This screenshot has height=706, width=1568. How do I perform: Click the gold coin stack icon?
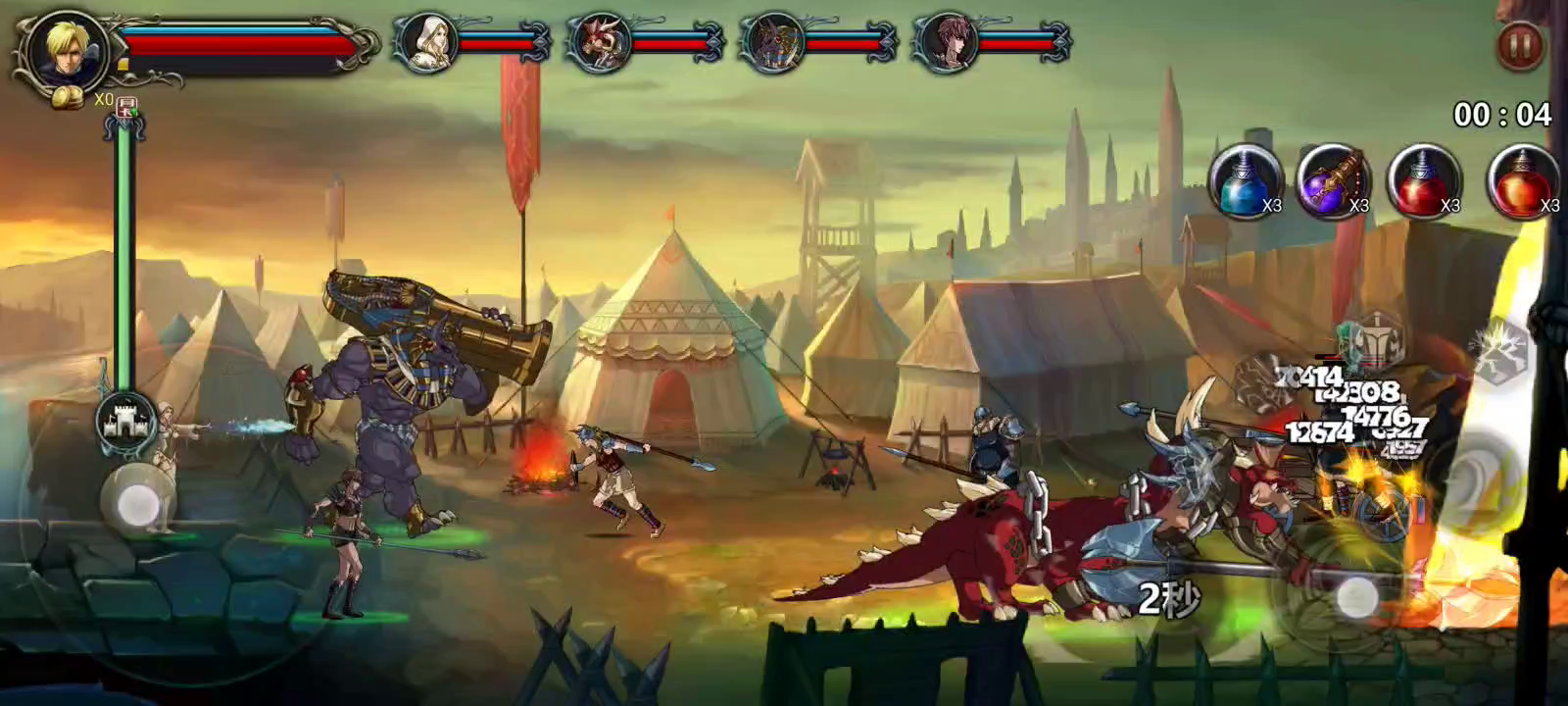coord(69,98)
